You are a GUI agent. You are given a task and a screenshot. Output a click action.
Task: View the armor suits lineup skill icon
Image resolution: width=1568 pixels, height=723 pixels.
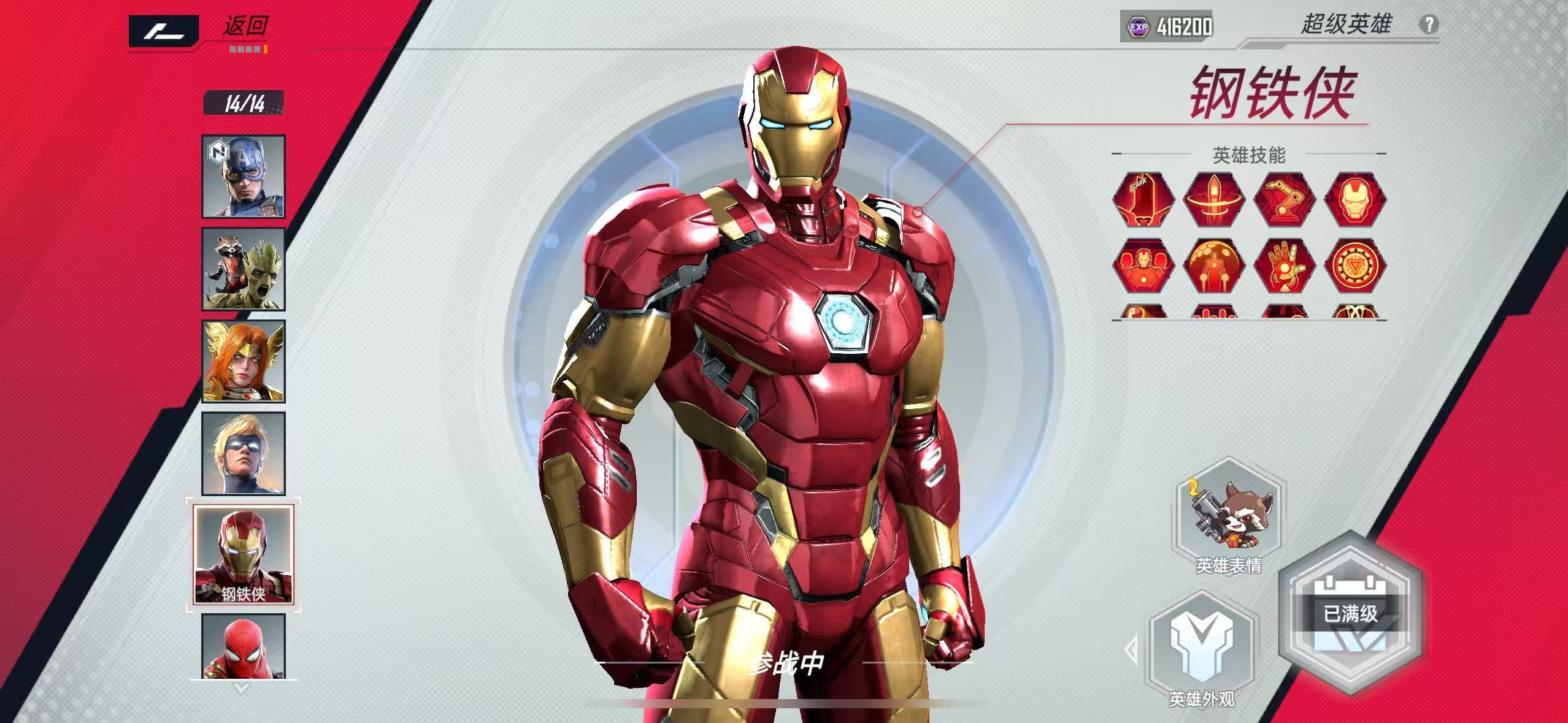coord(1143,266)
